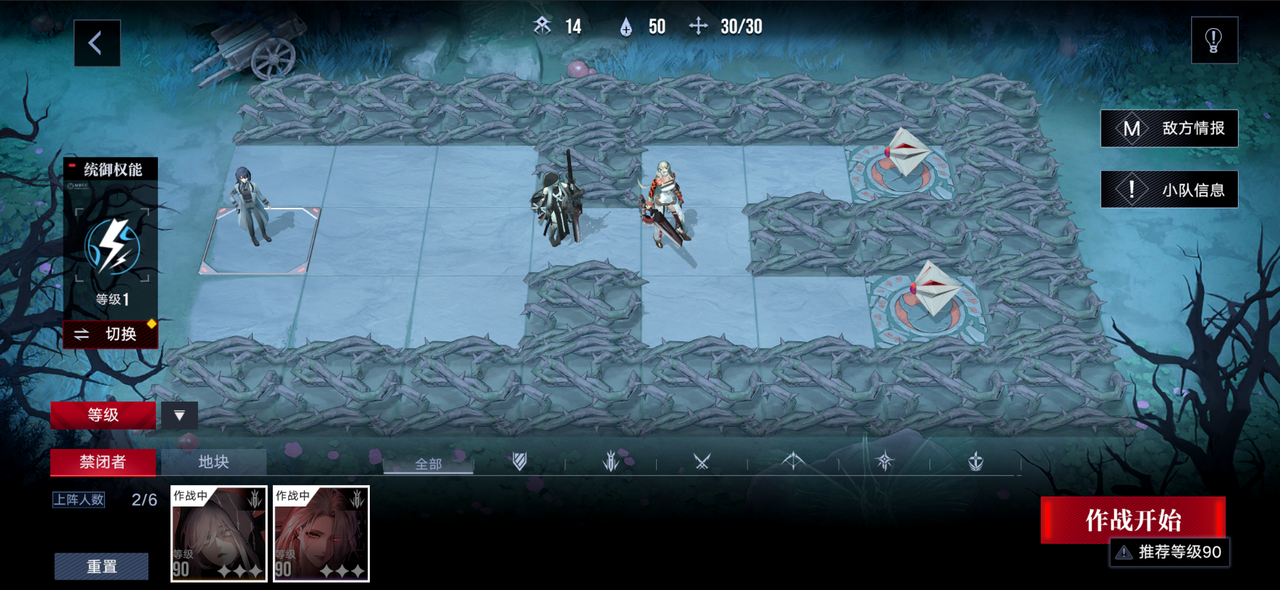1280x590 pixels.
Task: Select the white-haired hooded character card
Action: [x=219, y=533]
